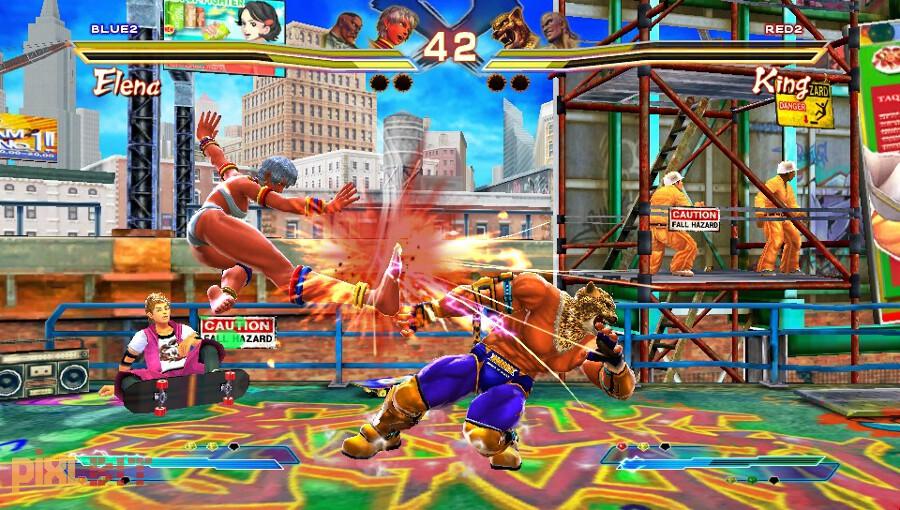Viewport: 900px width, 510px height.
Task: Click the Dudley partner portrait
Action: tap(348, 27)
